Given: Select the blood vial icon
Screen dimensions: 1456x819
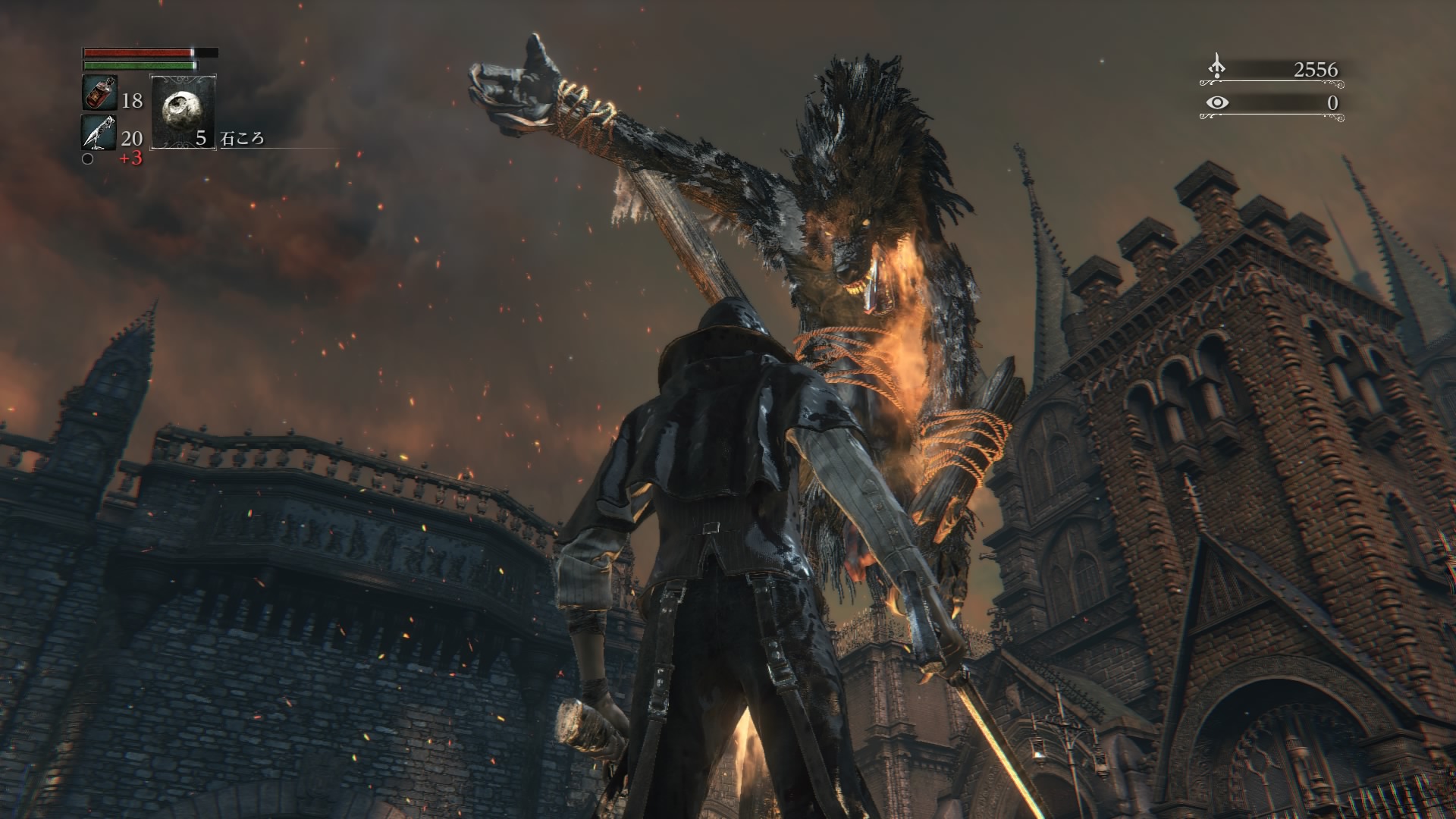Looking at the screenshot, I should coord(99,93).
